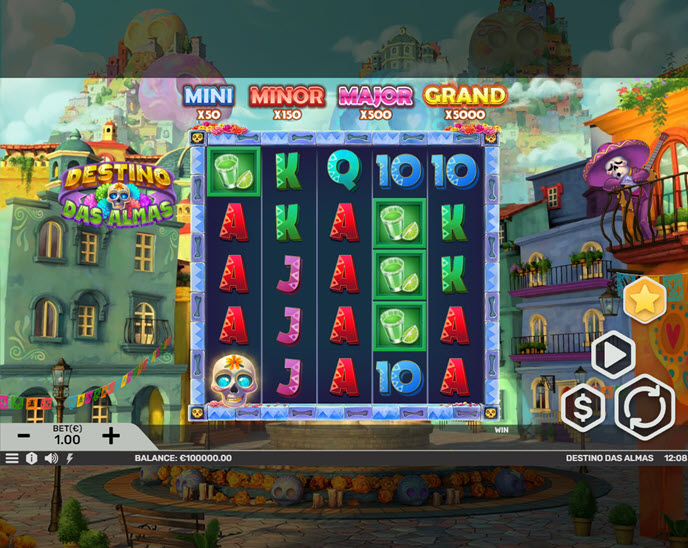This screenshot has width=688, height=548.
Task: Start autoplay with the play triangle button
Action: pos(613,355)
